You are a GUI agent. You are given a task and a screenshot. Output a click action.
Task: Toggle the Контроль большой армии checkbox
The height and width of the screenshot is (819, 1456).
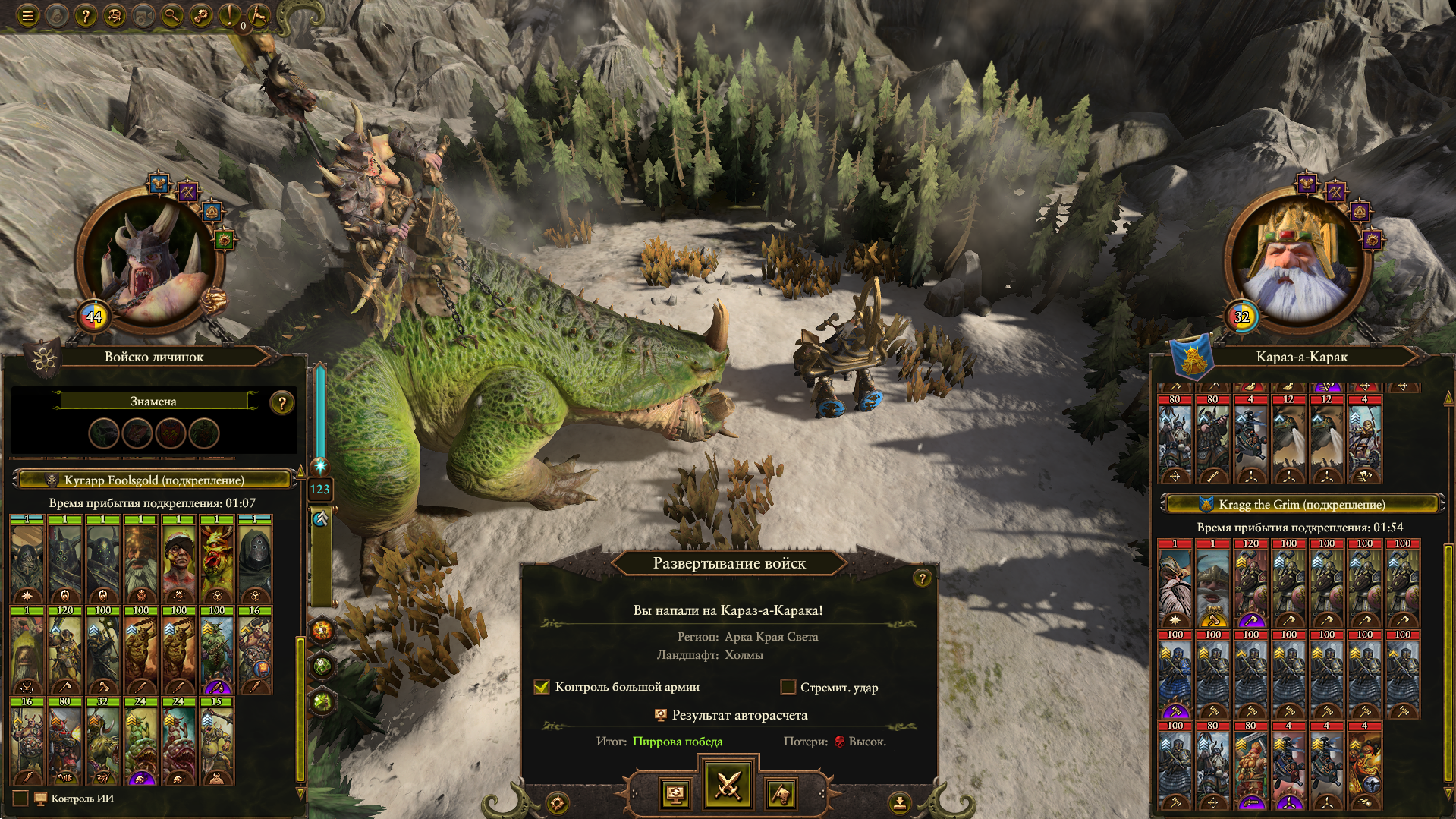542,687
